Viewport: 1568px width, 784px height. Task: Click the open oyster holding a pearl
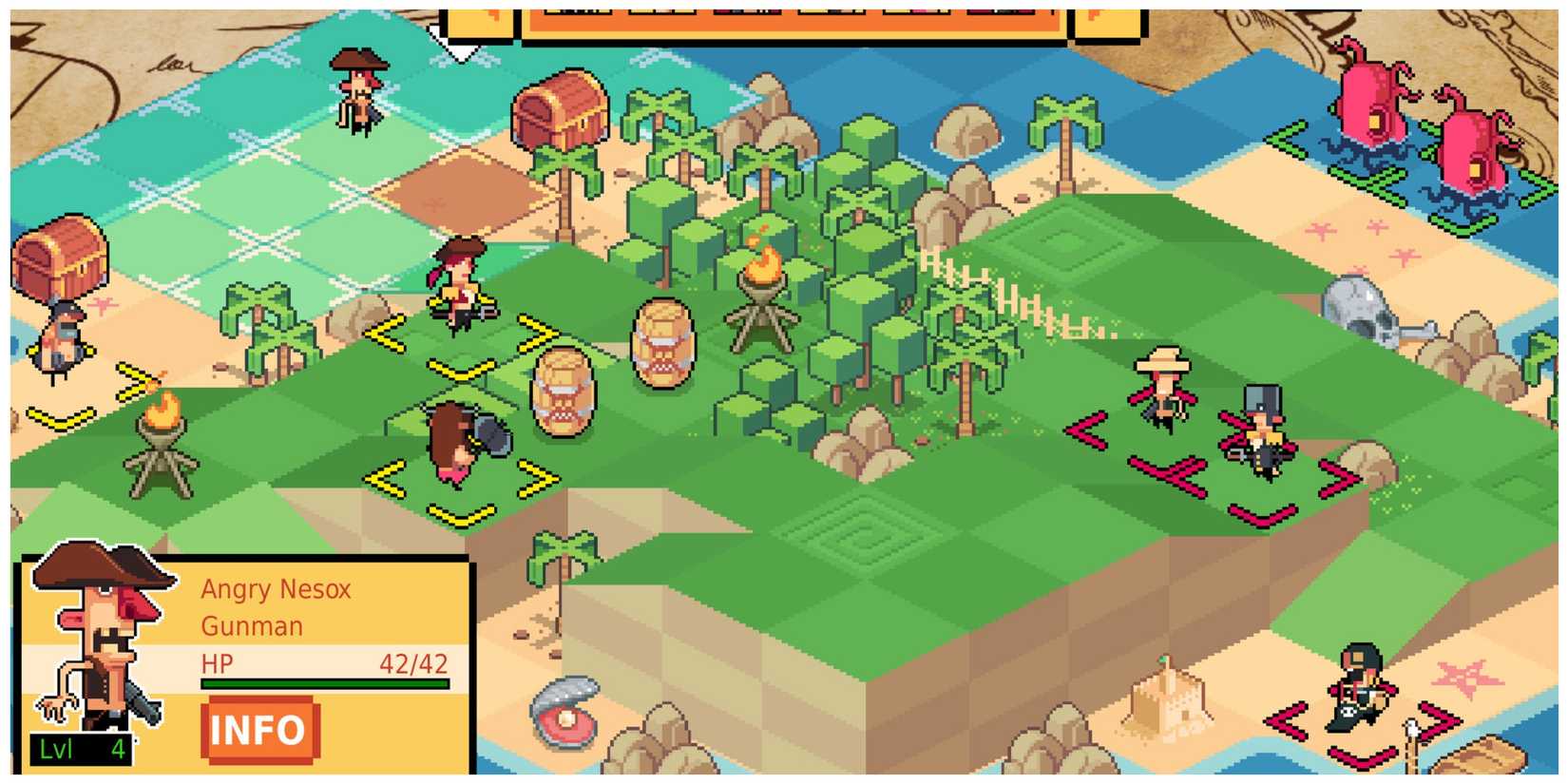click(x=566, y=713)
